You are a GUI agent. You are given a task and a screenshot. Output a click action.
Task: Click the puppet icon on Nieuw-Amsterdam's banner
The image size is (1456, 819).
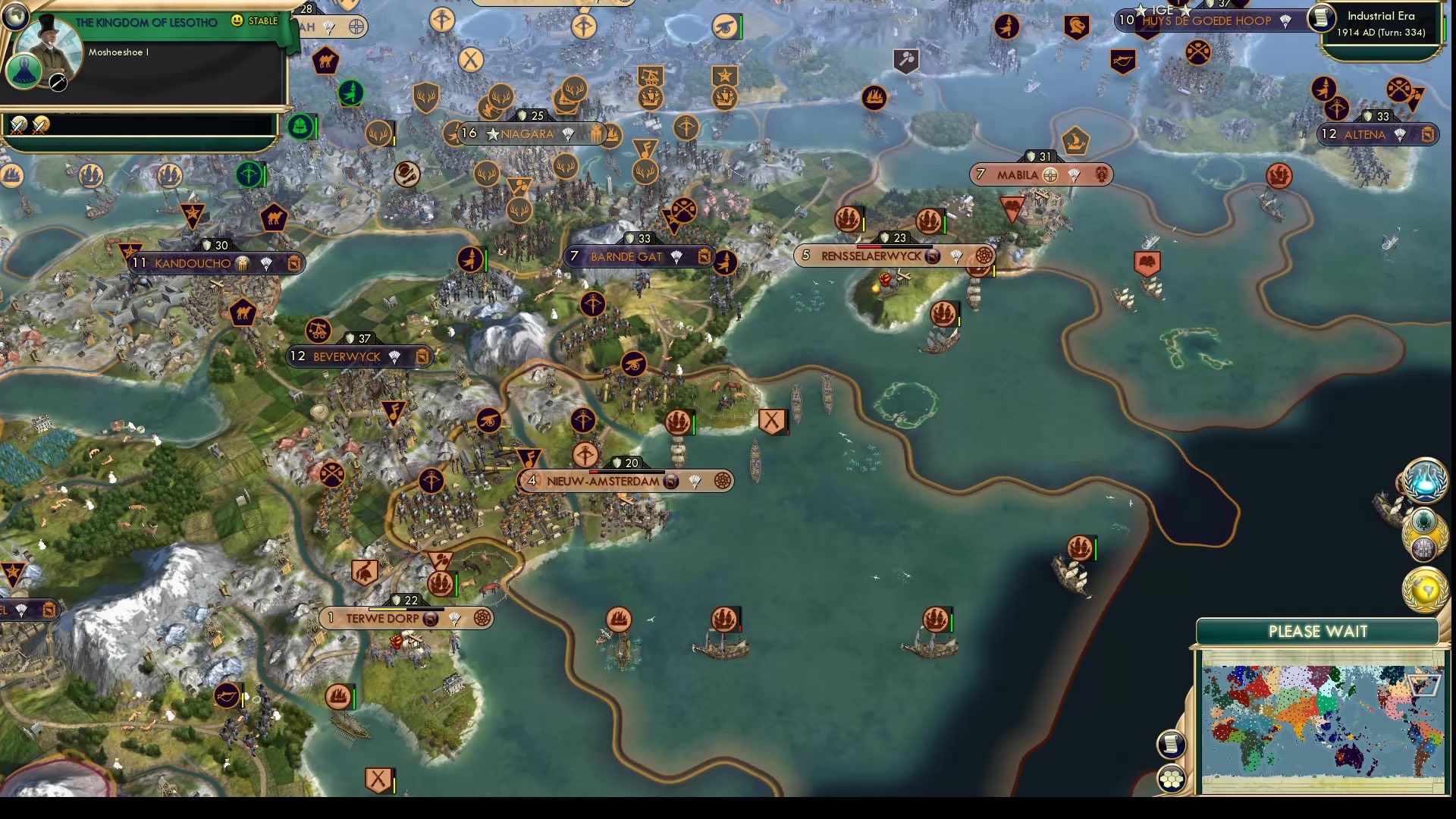click(x=672, y=480)
